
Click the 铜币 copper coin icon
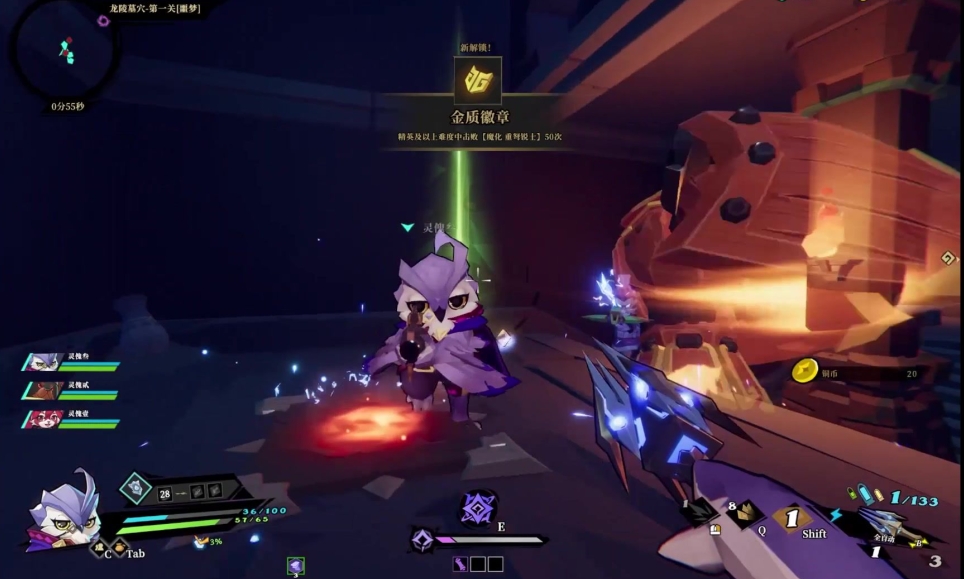pyautogui.click(x=806, y=372)
